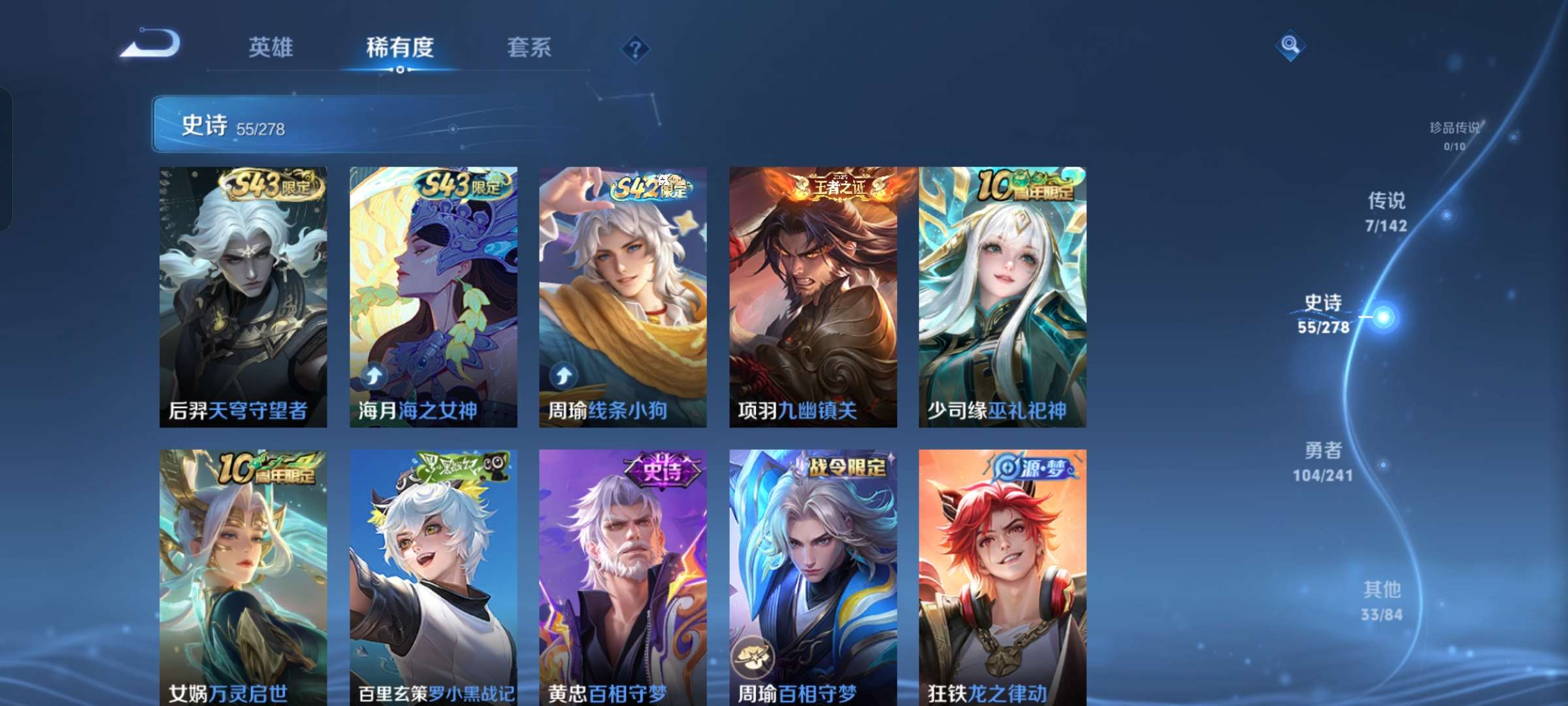The height and width of the screenshot is (706, 1568).
Task: Open the help question mark icon
Action: point(632,48)
